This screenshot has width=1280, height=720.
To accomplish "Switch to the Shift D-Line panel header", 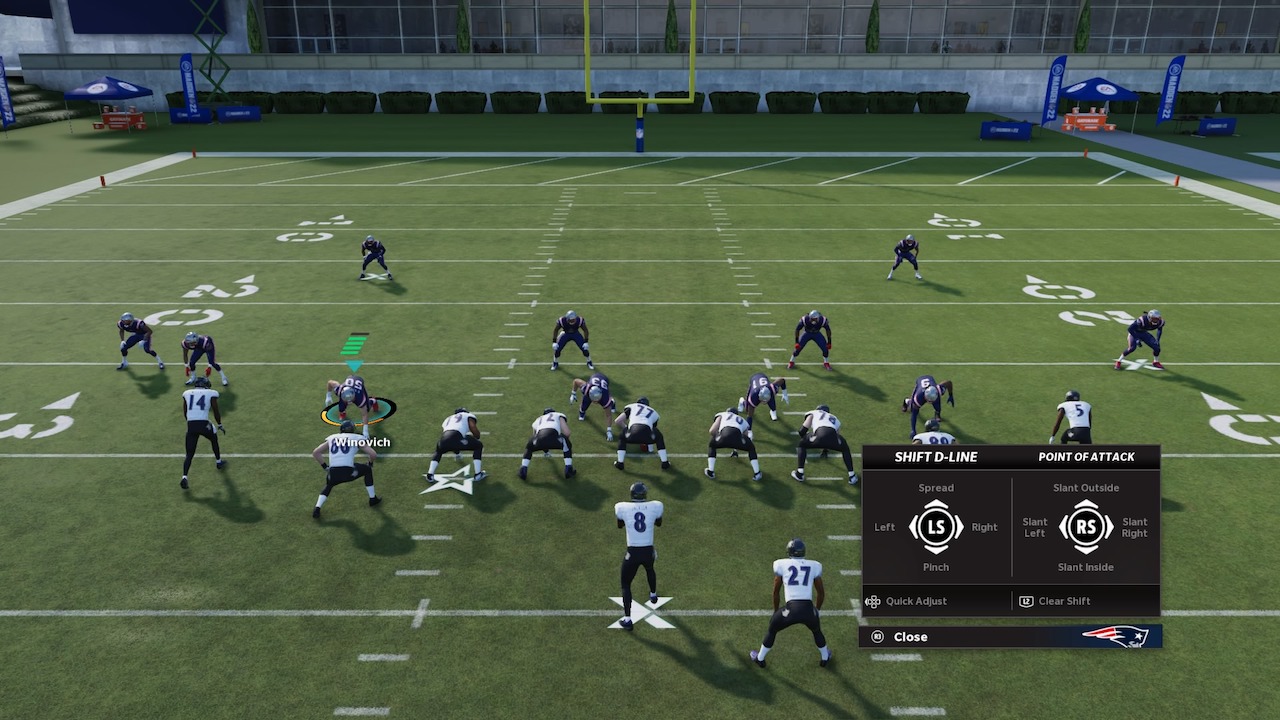I will pos(935,456).
